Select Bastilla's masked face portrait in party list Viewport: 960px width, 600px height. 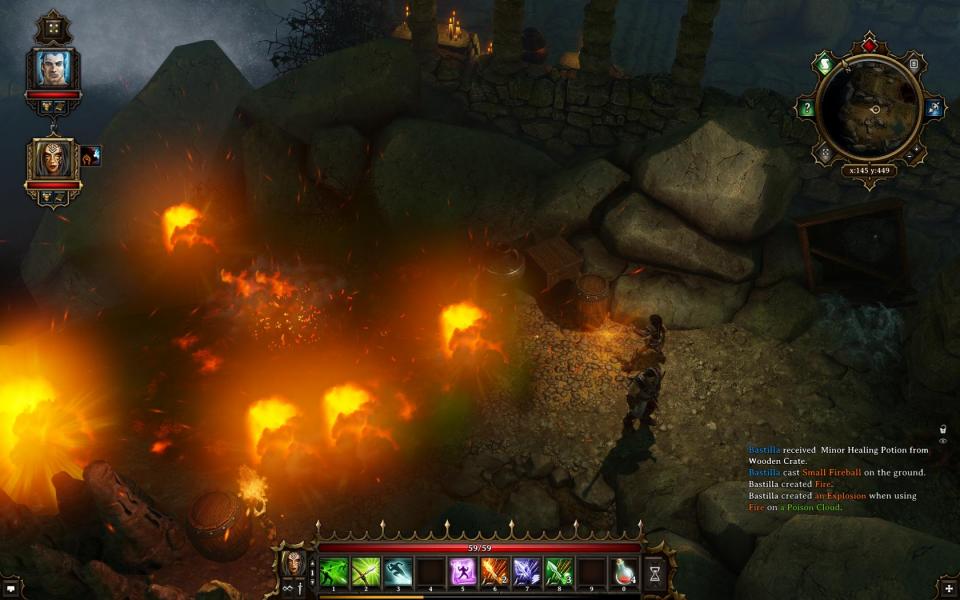click(x=52, y=158)
